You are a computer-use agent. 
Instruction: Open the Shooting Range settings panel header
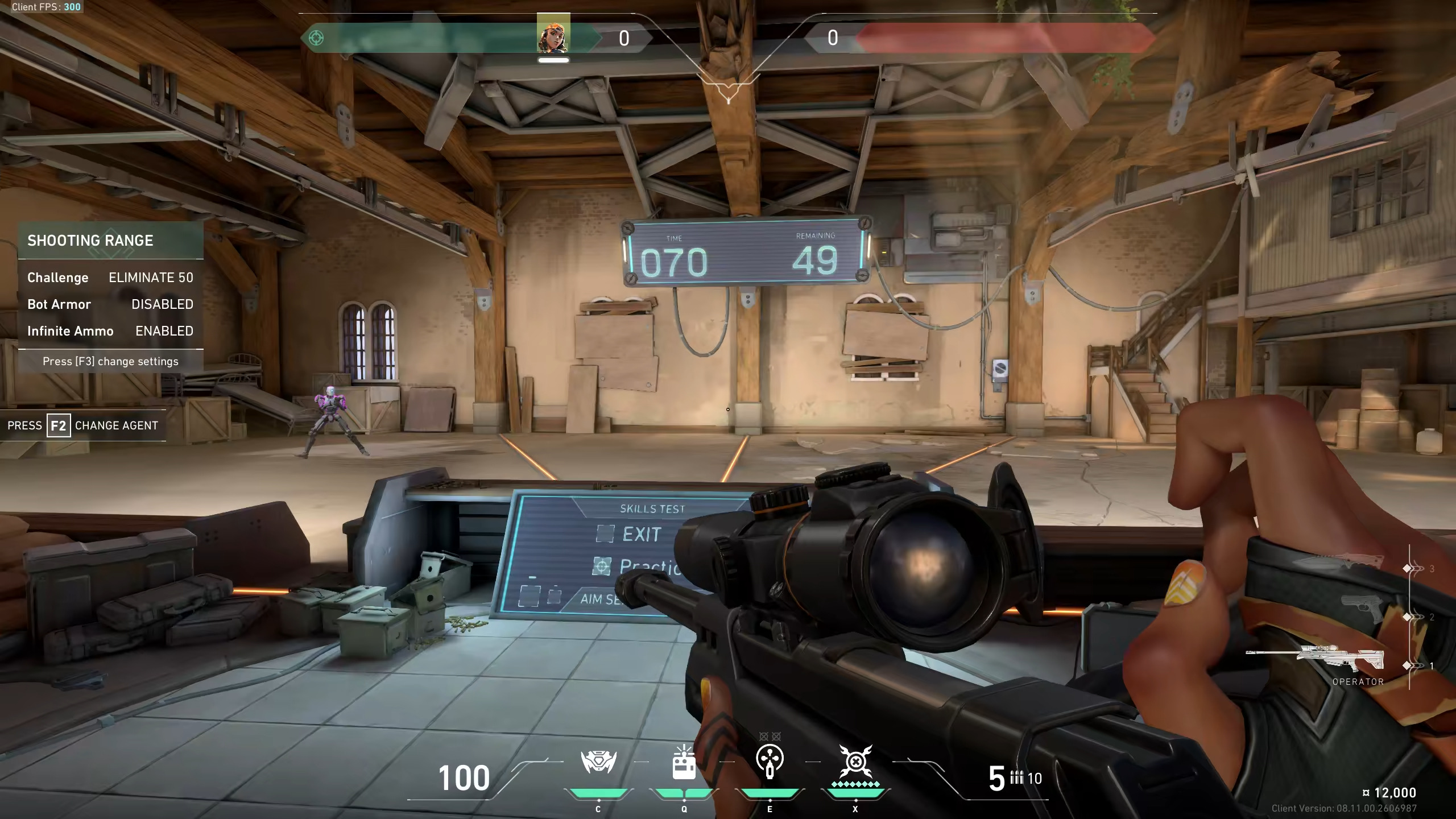[x=111, y=241]
